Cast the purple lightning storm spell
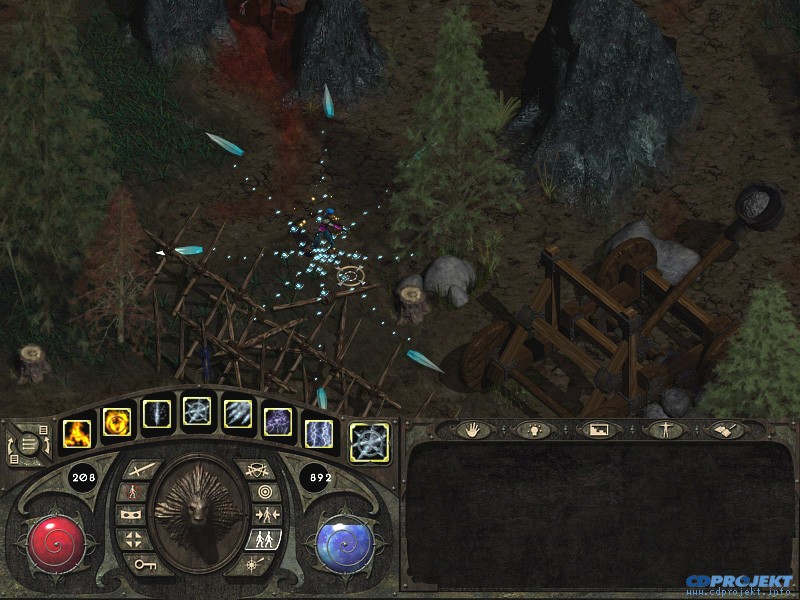This screenshot has width=800, height=600. tap(277, 422)
